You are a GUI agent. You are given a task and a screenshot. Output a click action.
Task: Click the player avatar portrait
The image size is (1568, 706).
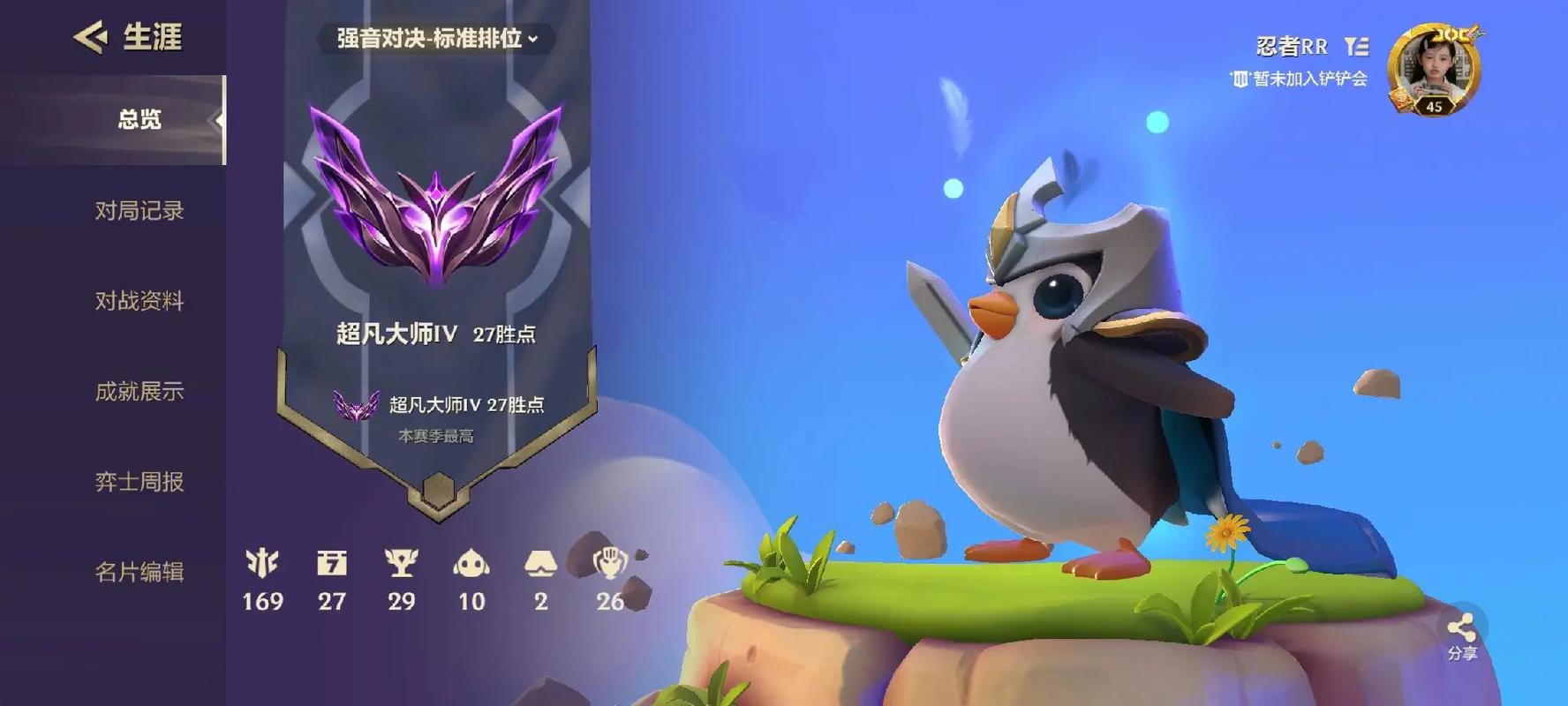pyautogui.click(x=1433, y=69)
